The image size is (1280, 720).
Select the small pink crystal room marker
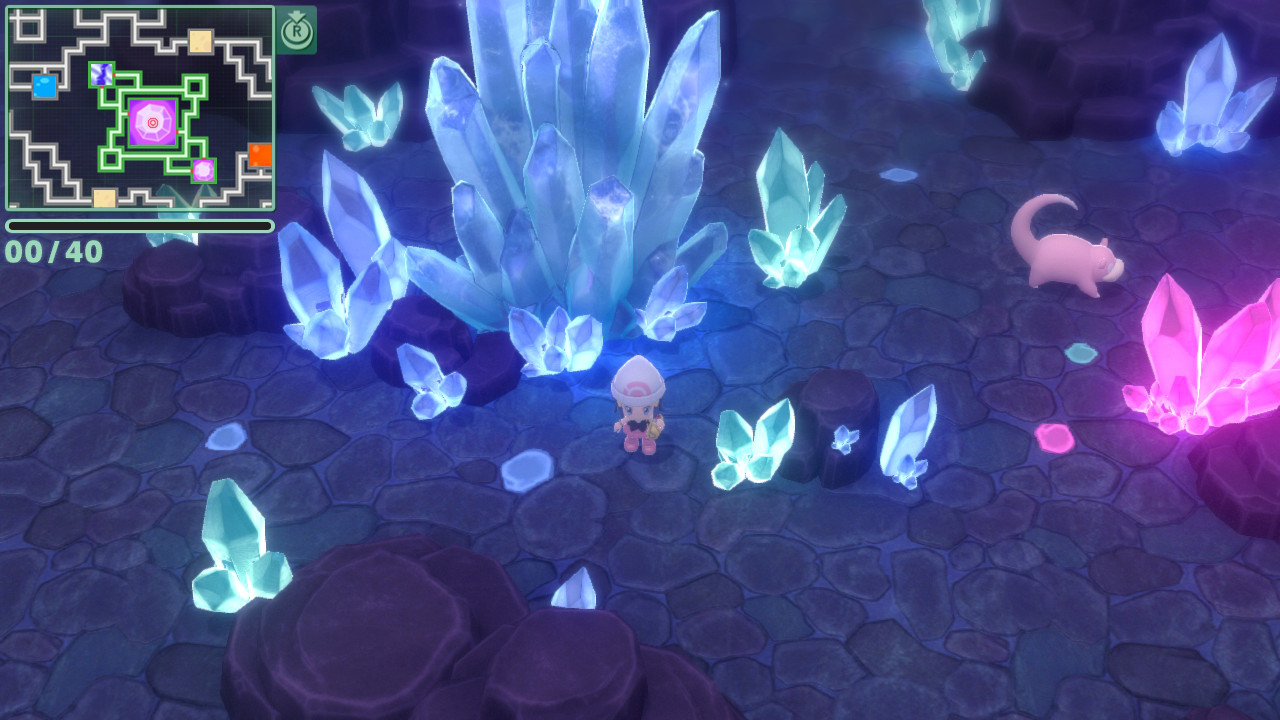[203, 170]
